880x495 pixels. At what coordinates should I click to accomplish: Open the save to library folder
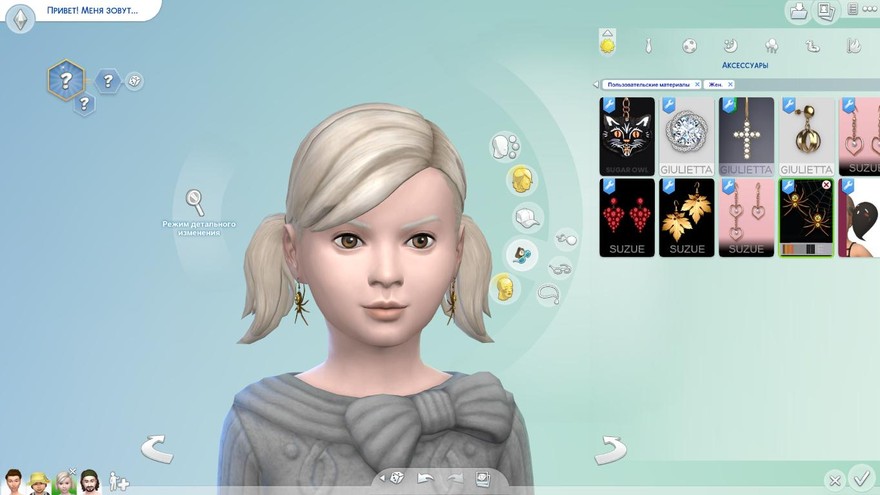(x=798, y=11)
